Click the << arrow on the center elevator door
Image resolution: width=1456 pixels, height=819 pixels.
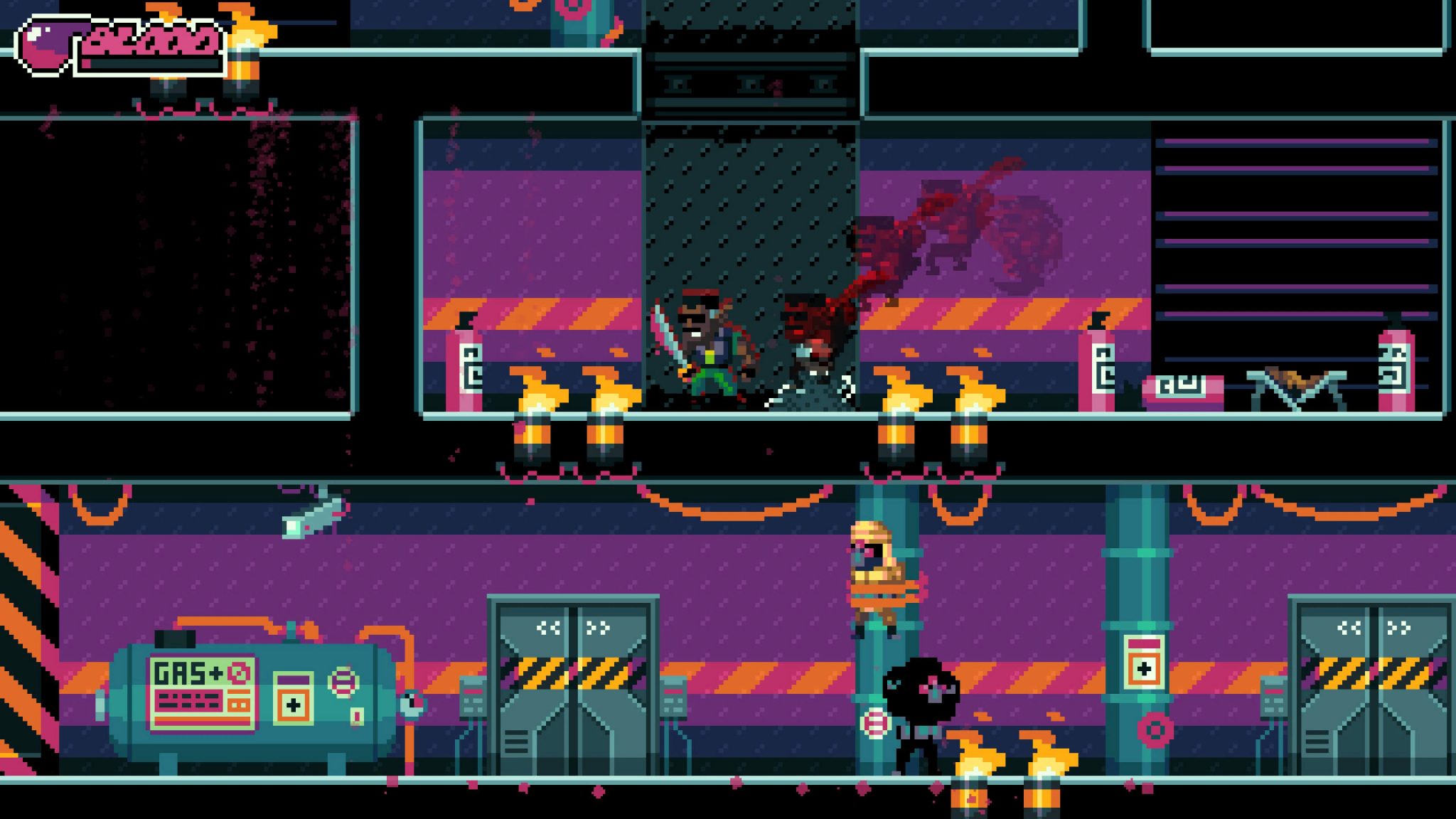547,627
